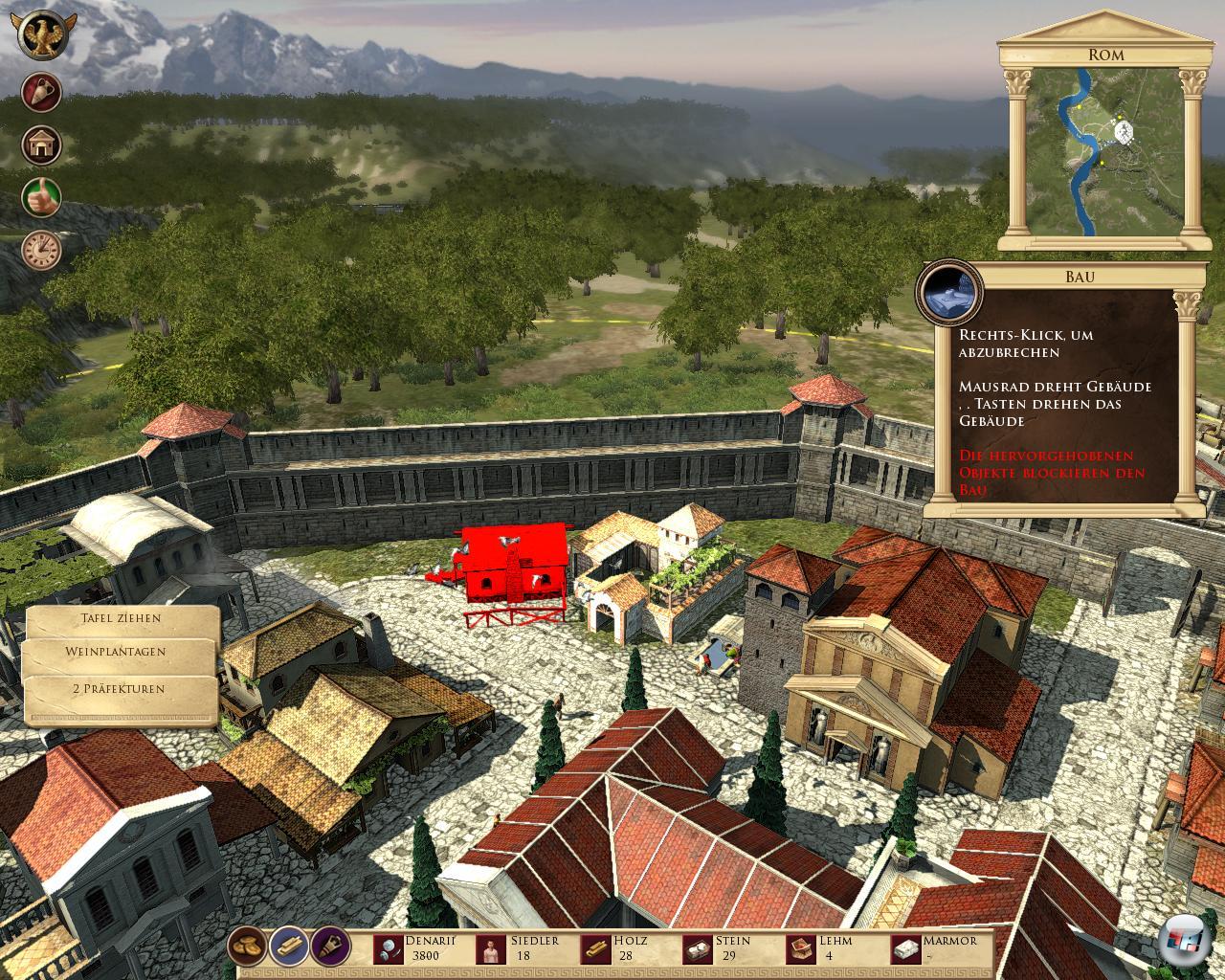Click the Holz wood resource icon
Image resolution: width=1225 pixels, height=980 pixels.
(x=596, y=948)
